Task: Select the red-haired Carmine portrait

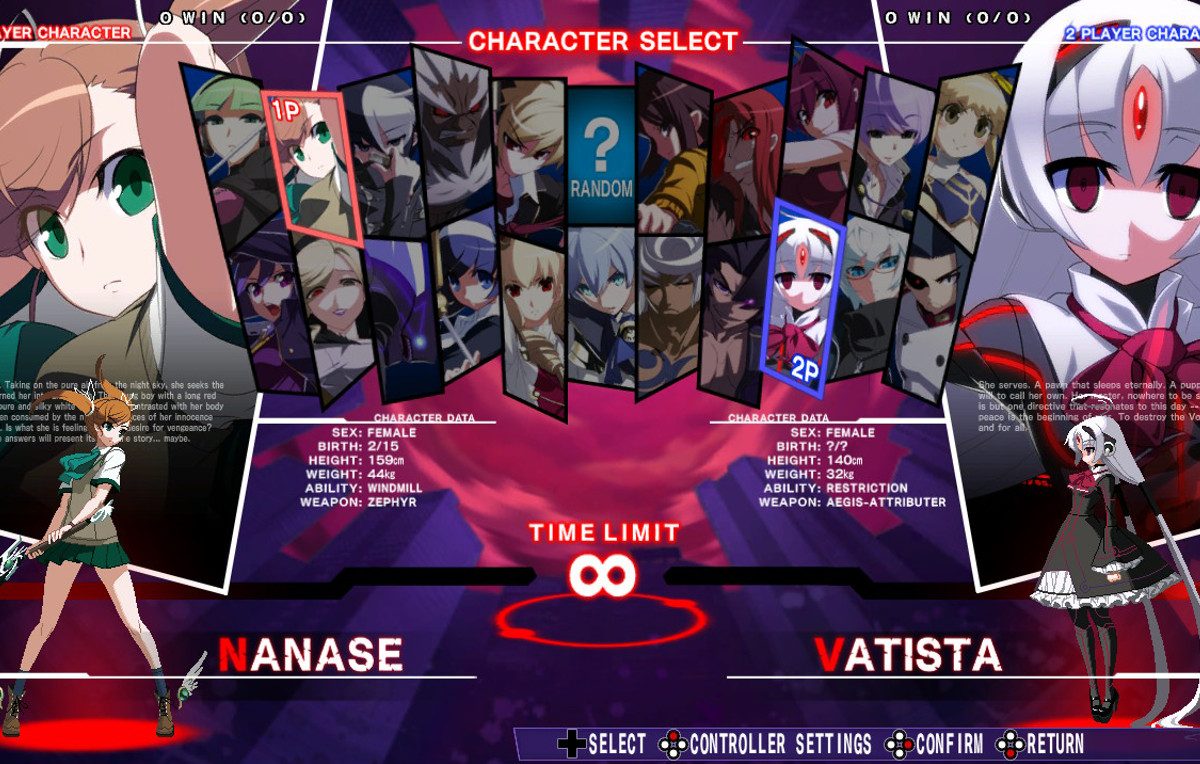Action: [746, 160]
